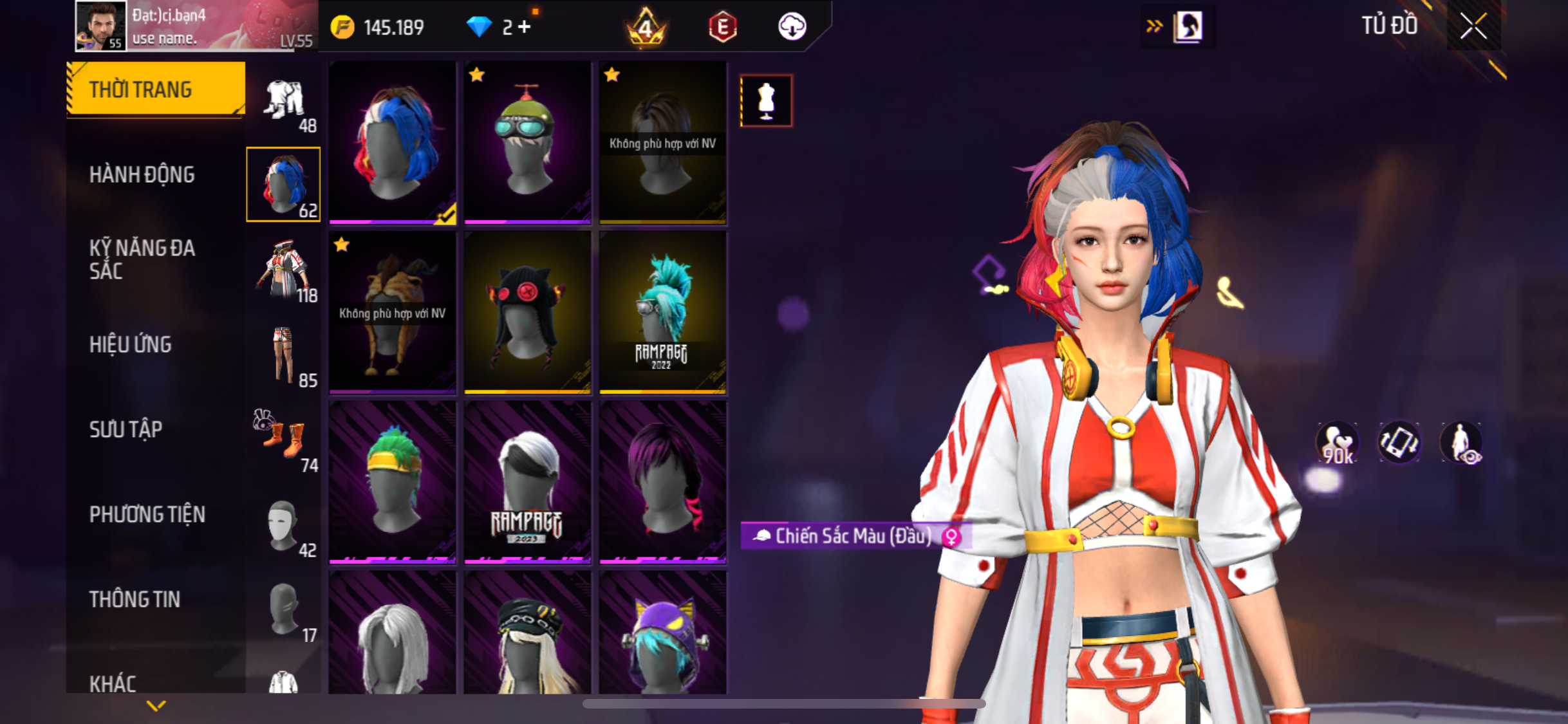This screenshot has width=1568, height=724.
Task: Open the face mask category showing 42
Action: [284, 526]
